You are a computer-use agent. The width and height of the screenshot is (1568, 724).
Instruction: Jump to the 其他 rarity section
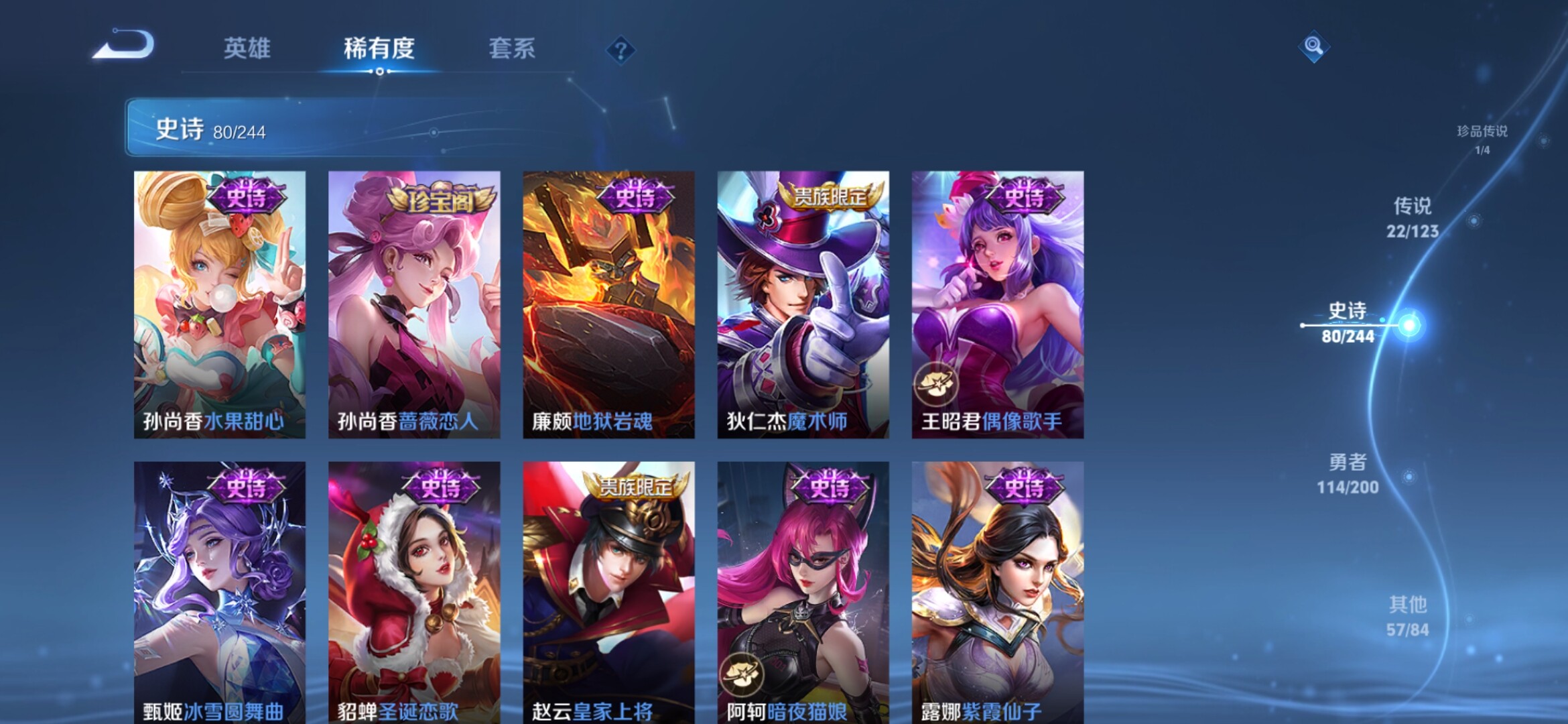1407,616
